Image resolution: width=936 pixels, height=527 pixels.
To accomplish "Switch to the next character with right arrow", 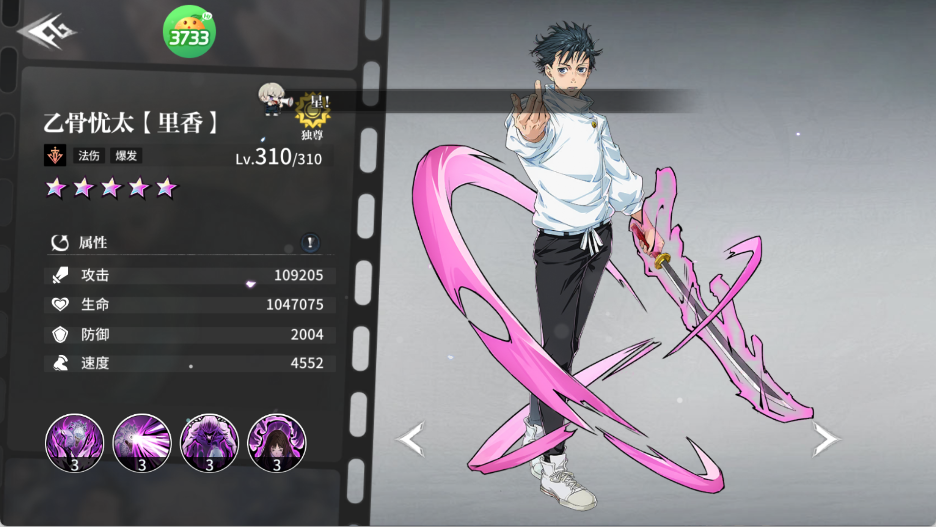I will (x=825, y=438).
